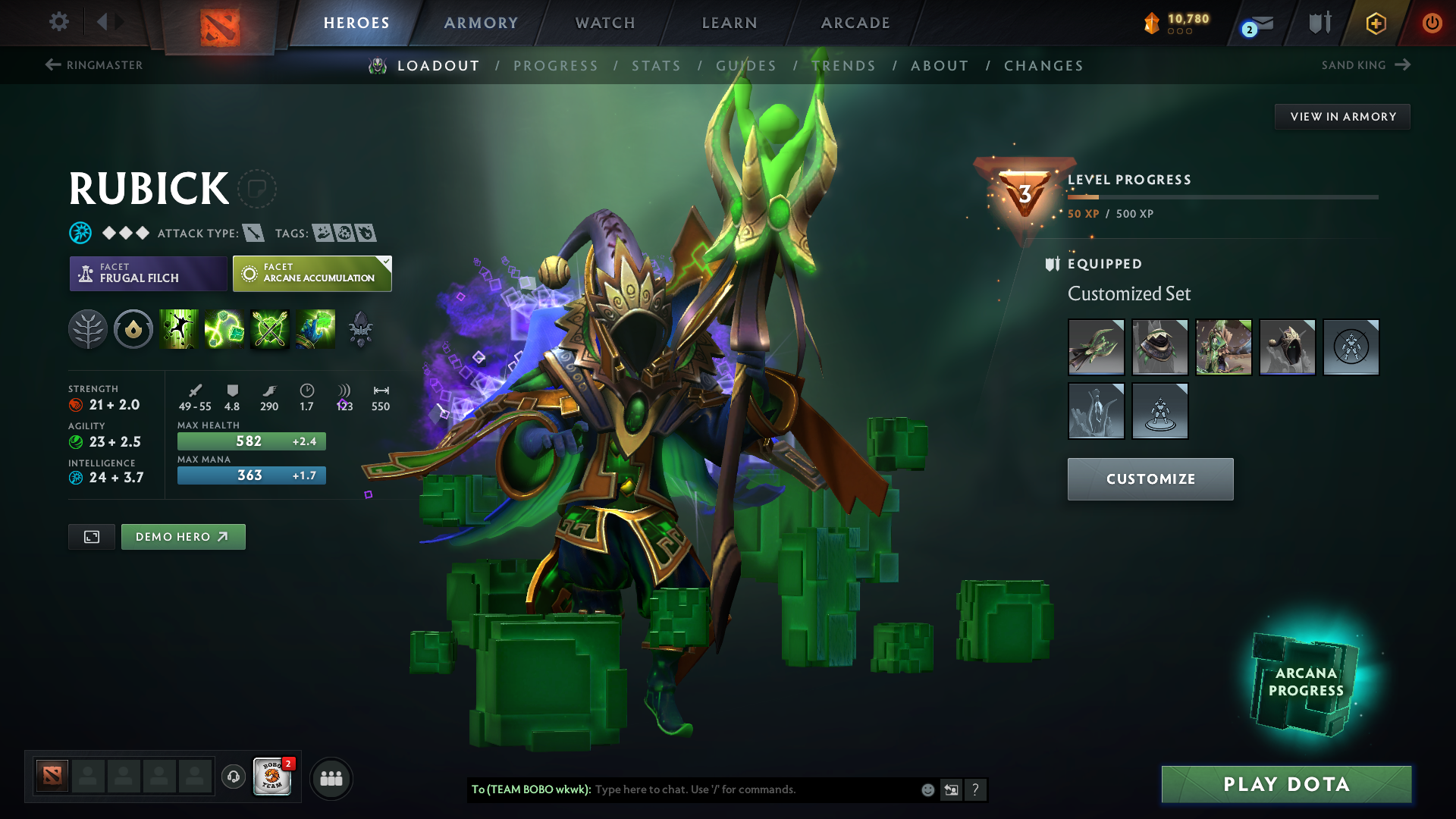Switch to the Stats tab
This screenshot has width=1456, height=819.
[657, 66]
